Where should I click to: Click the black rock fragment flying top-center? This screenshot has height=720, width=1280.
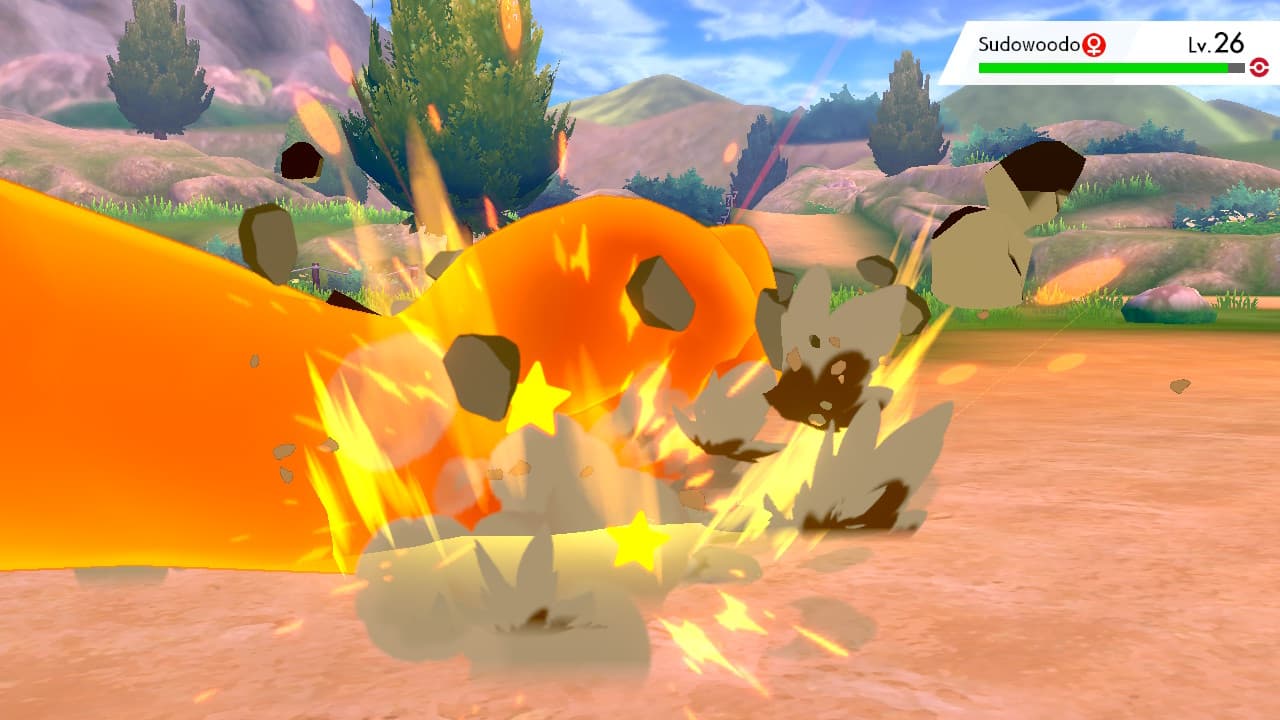(303, 160)
